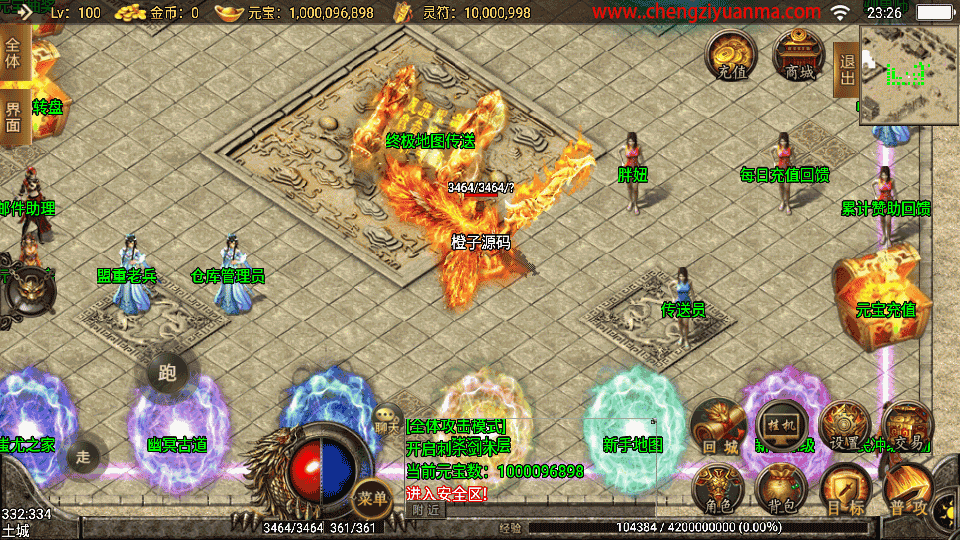Open the 充值 recharge menu
This screenshot has height=540, width=960.
point(732,56)
